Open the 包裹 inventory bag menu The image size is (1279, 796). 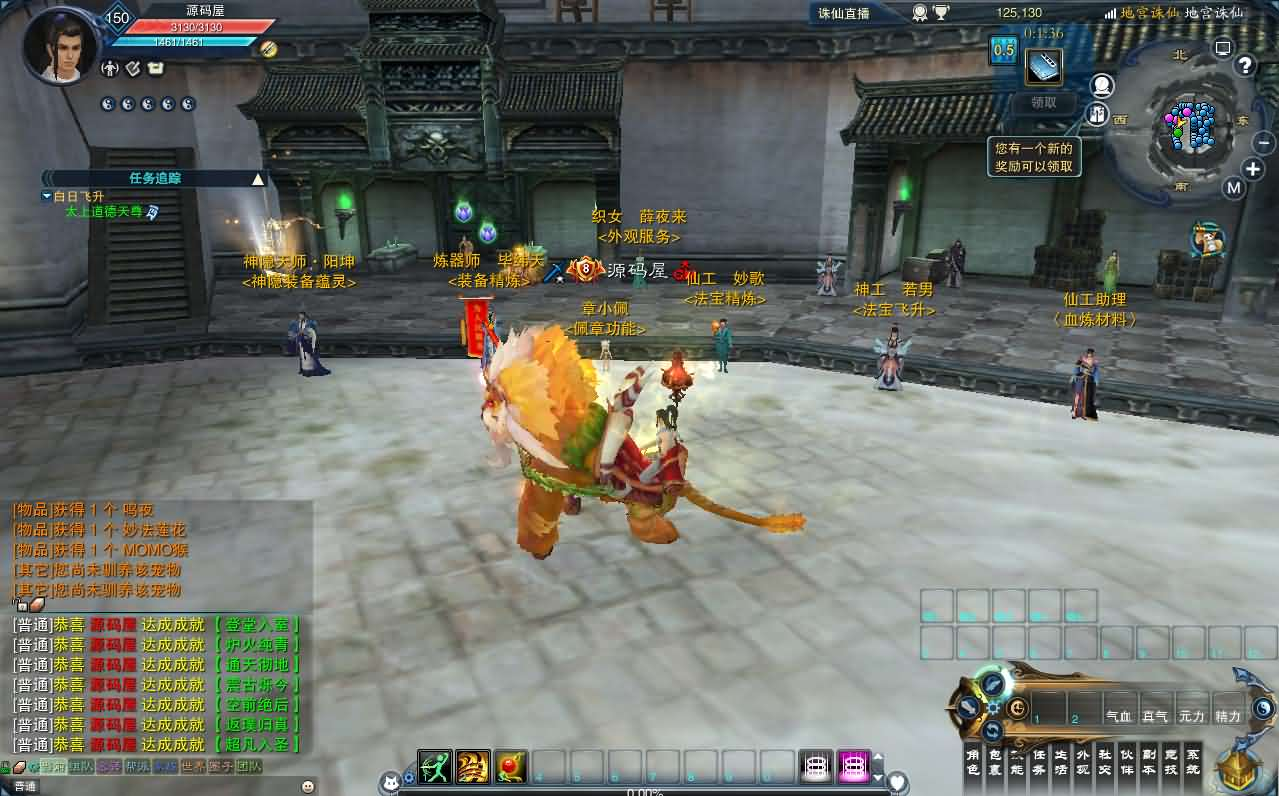point(995,762)
